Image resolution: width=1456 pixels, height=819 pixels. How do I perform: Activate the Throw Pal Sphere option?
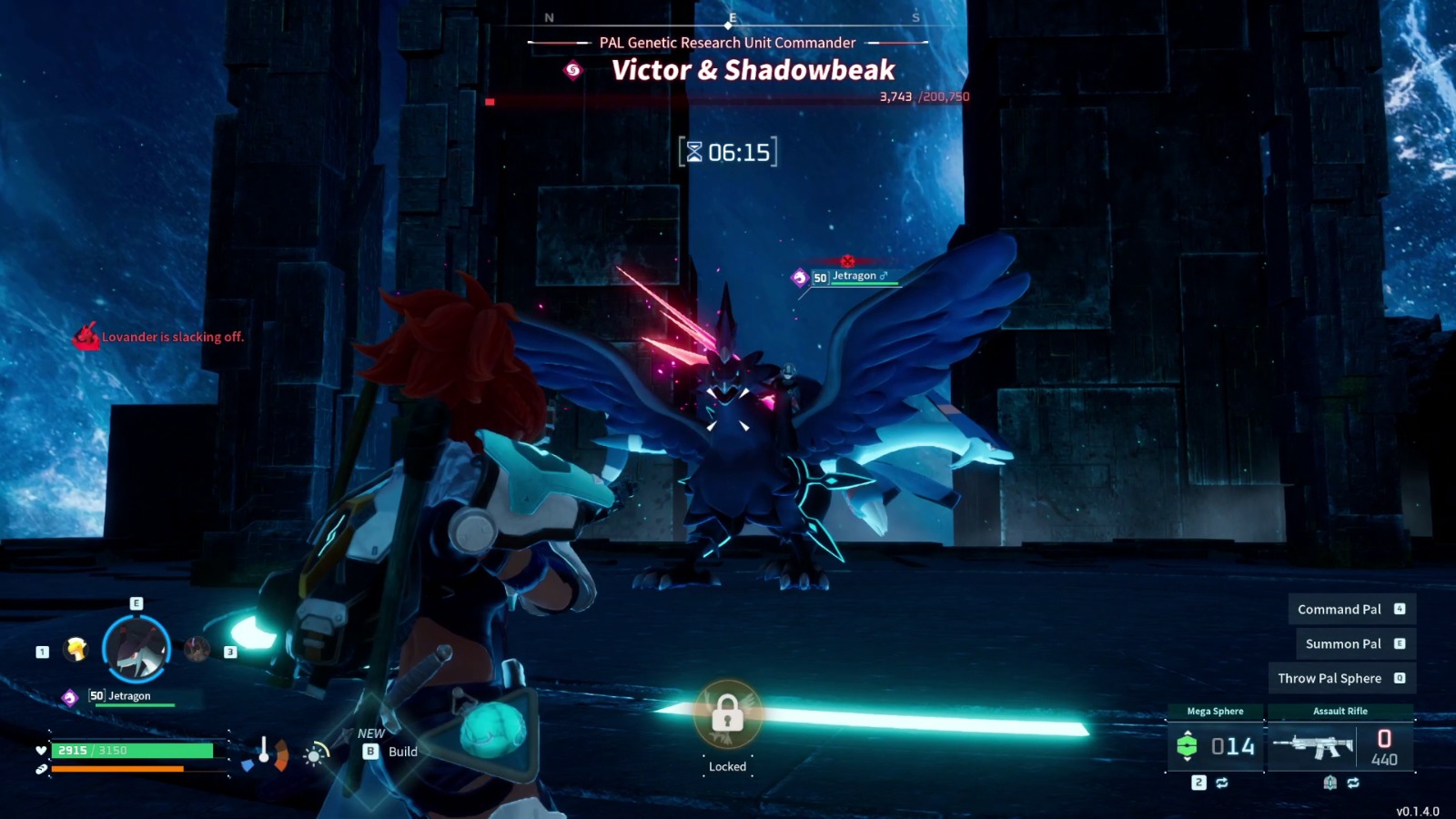click(x=1341, y=678)
